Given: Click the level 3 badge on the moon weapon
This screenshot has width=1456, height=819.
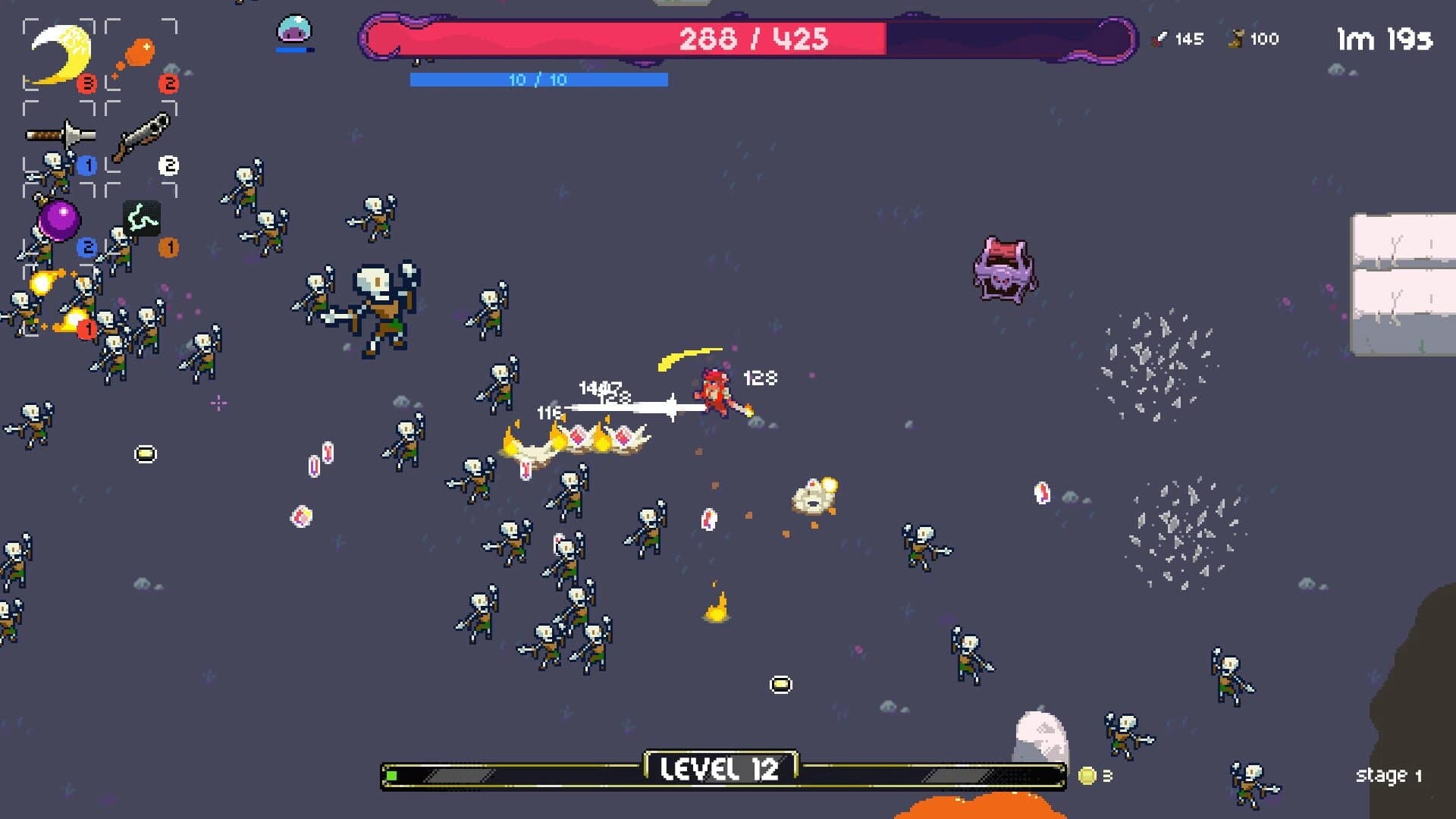Looking at the screenshot, I should tap(86, 83).
